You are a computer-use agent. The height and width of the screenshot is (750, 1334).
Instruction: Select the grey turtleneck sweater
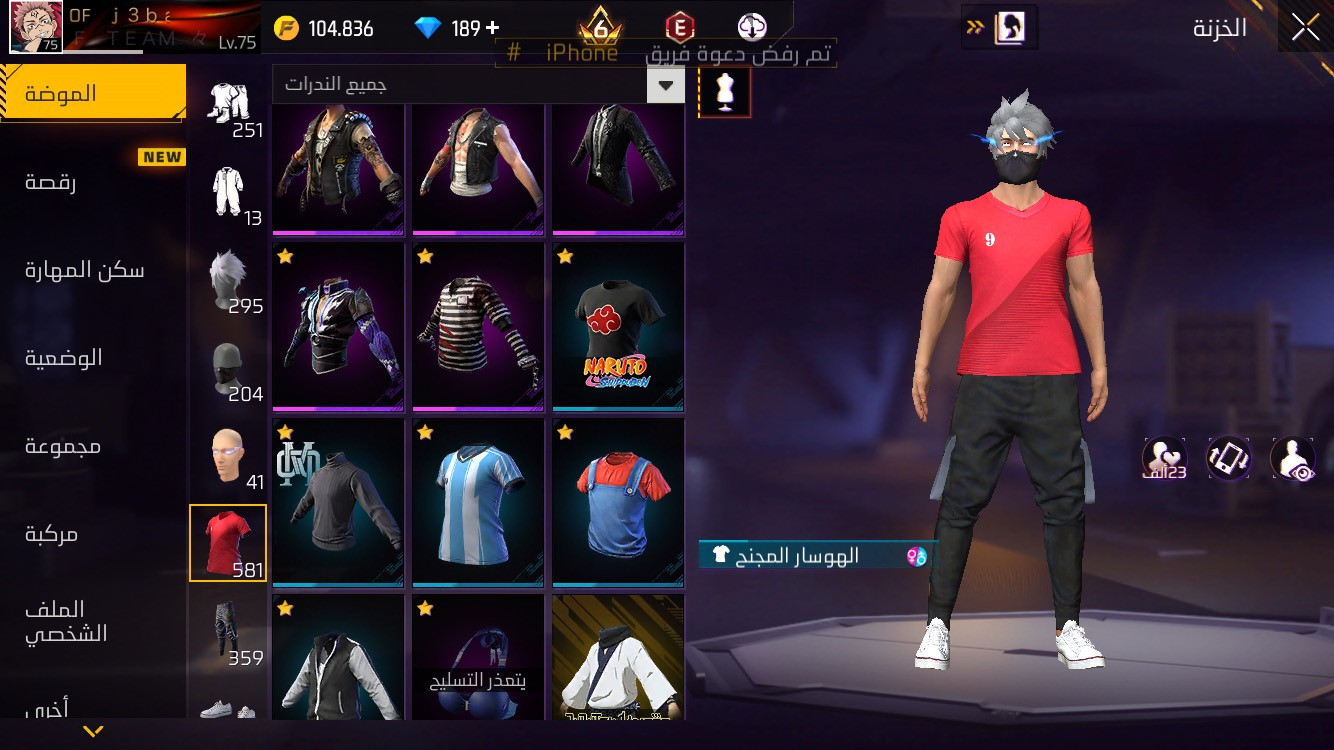[x=338, y=502]
